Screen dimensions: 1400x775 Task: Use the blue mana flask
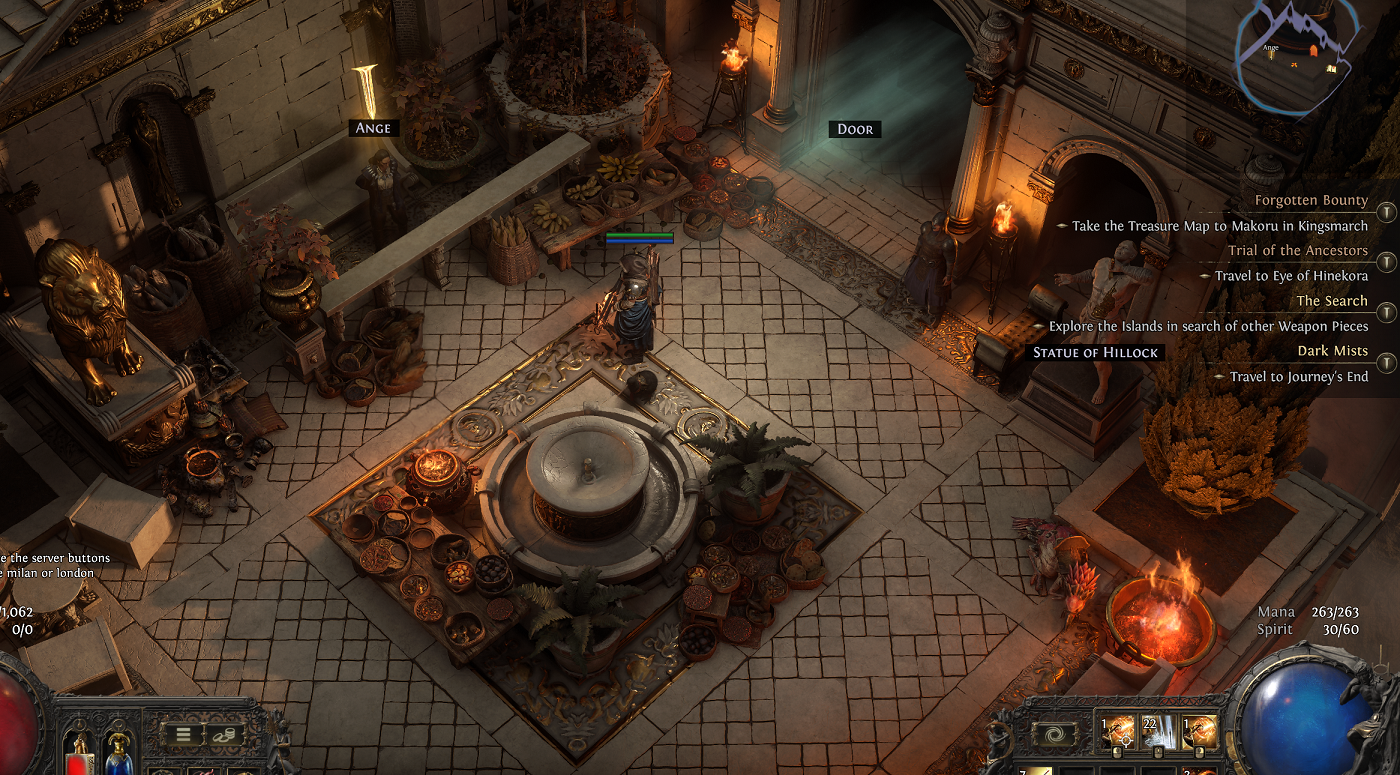pyautogui.click(x=118, y=752)
